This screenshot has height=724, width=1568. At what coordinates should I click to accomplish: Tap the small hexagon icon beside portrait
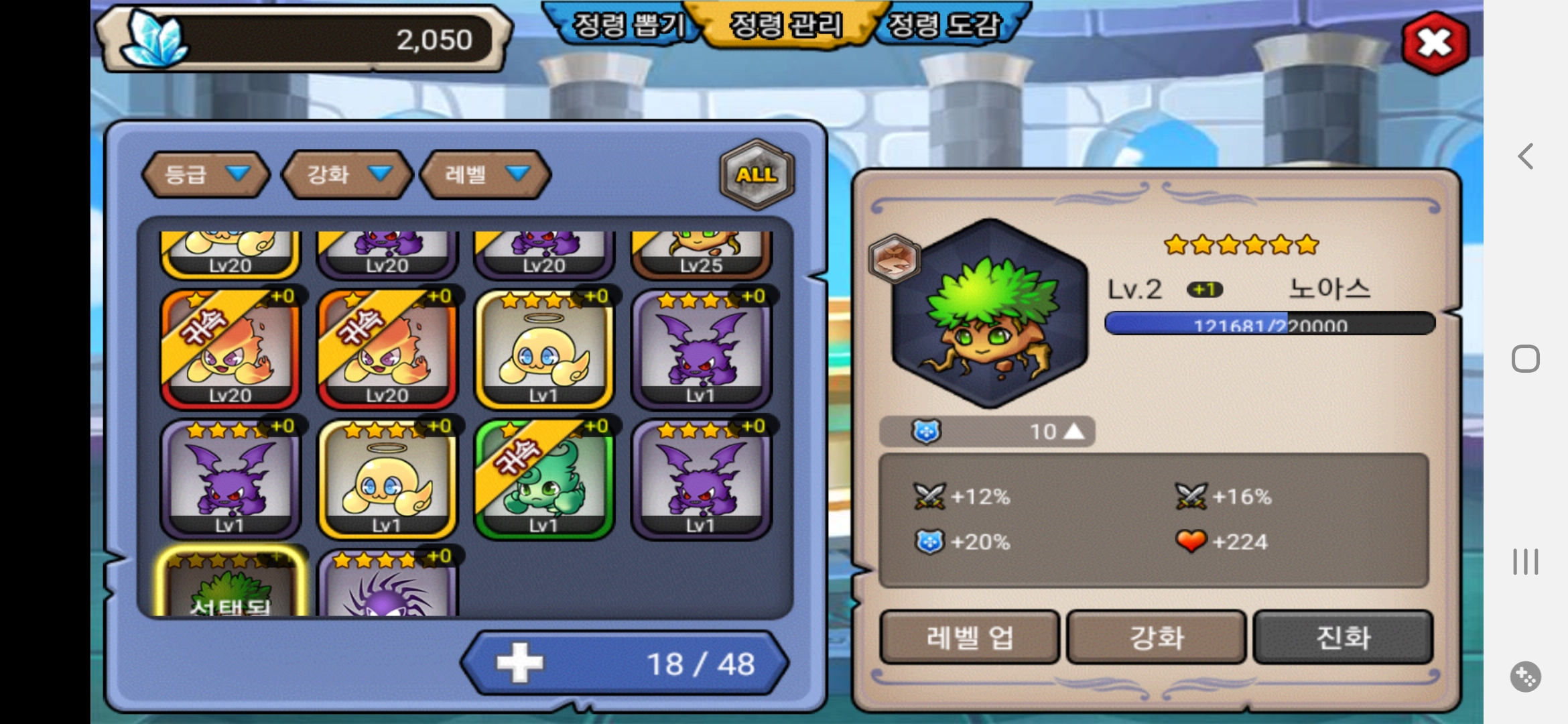click(894, 259)
